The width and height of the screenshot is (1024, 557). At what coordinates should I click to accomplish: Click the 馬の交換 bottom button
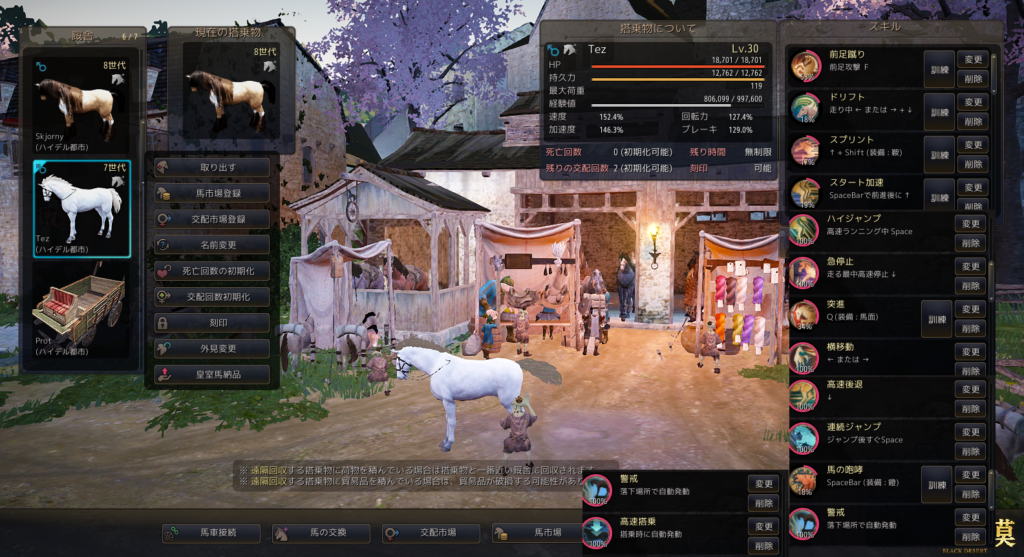(x=321, y=533)
